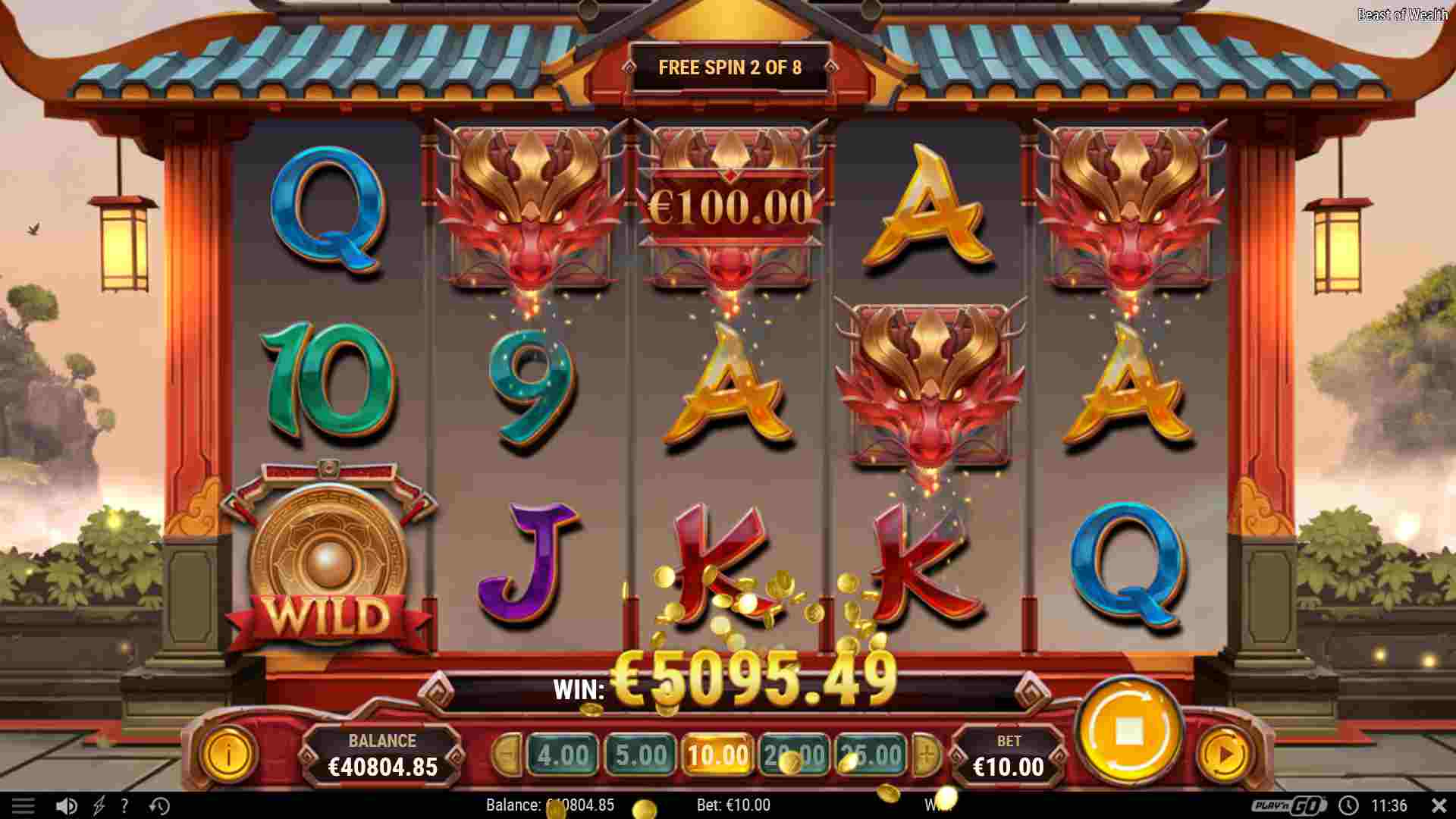The width and height of the screenshot is (1456, 819).
Task: View spin history via clock icon
Action: [158, 805]
